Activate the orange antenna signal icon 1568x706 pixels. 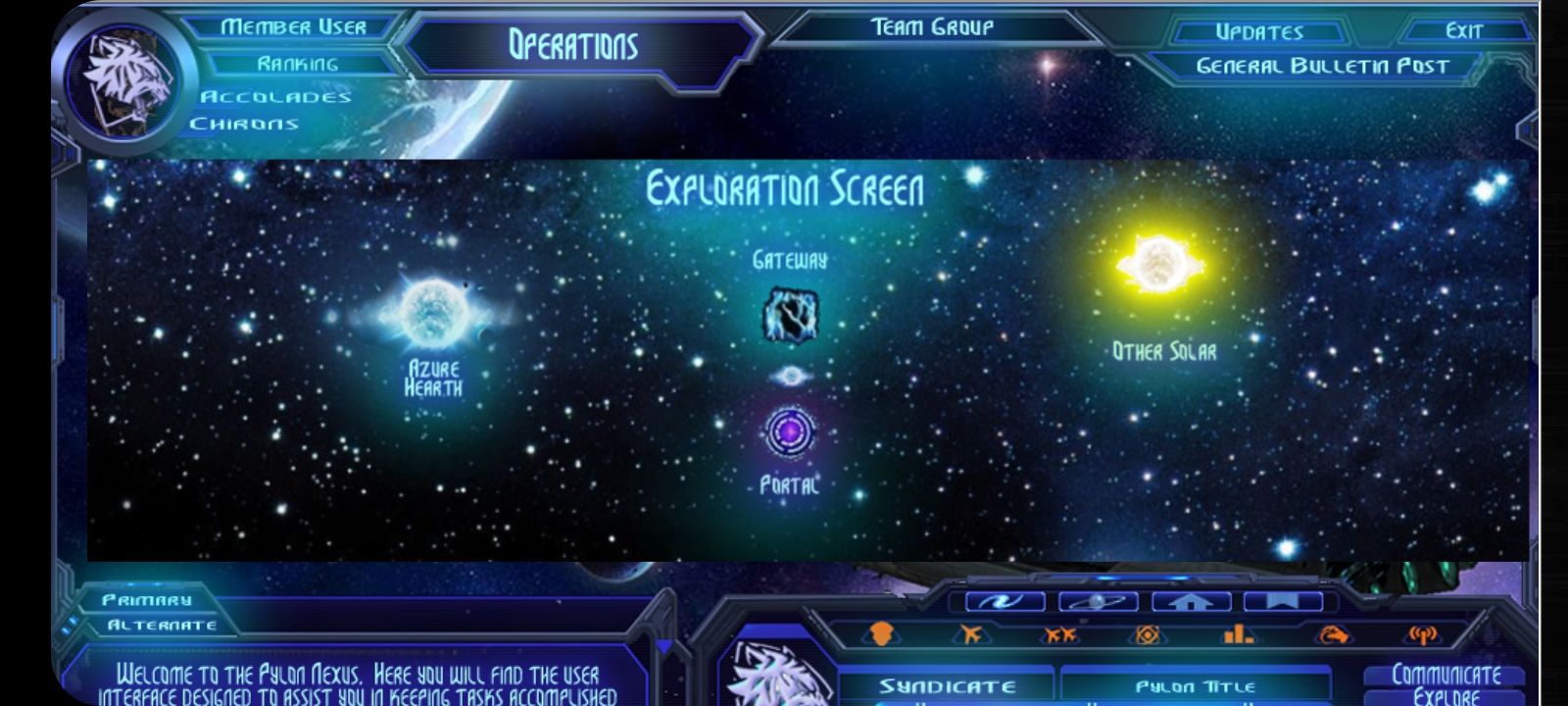point(1422,634)
